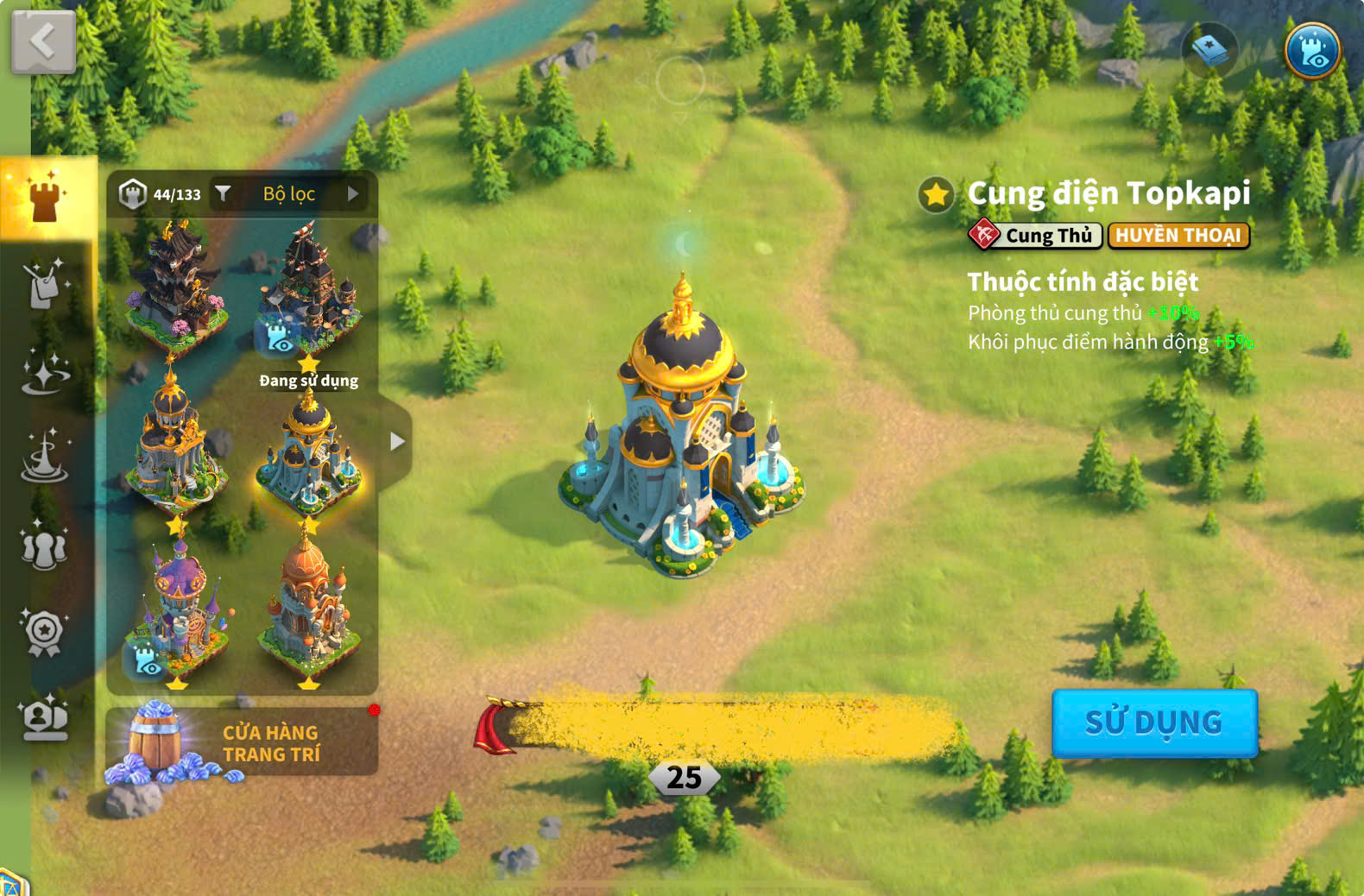This screenshot has height=896, width=1364.
Task: Expand the skin list with the side arrow
Action: tap(396, 442)
